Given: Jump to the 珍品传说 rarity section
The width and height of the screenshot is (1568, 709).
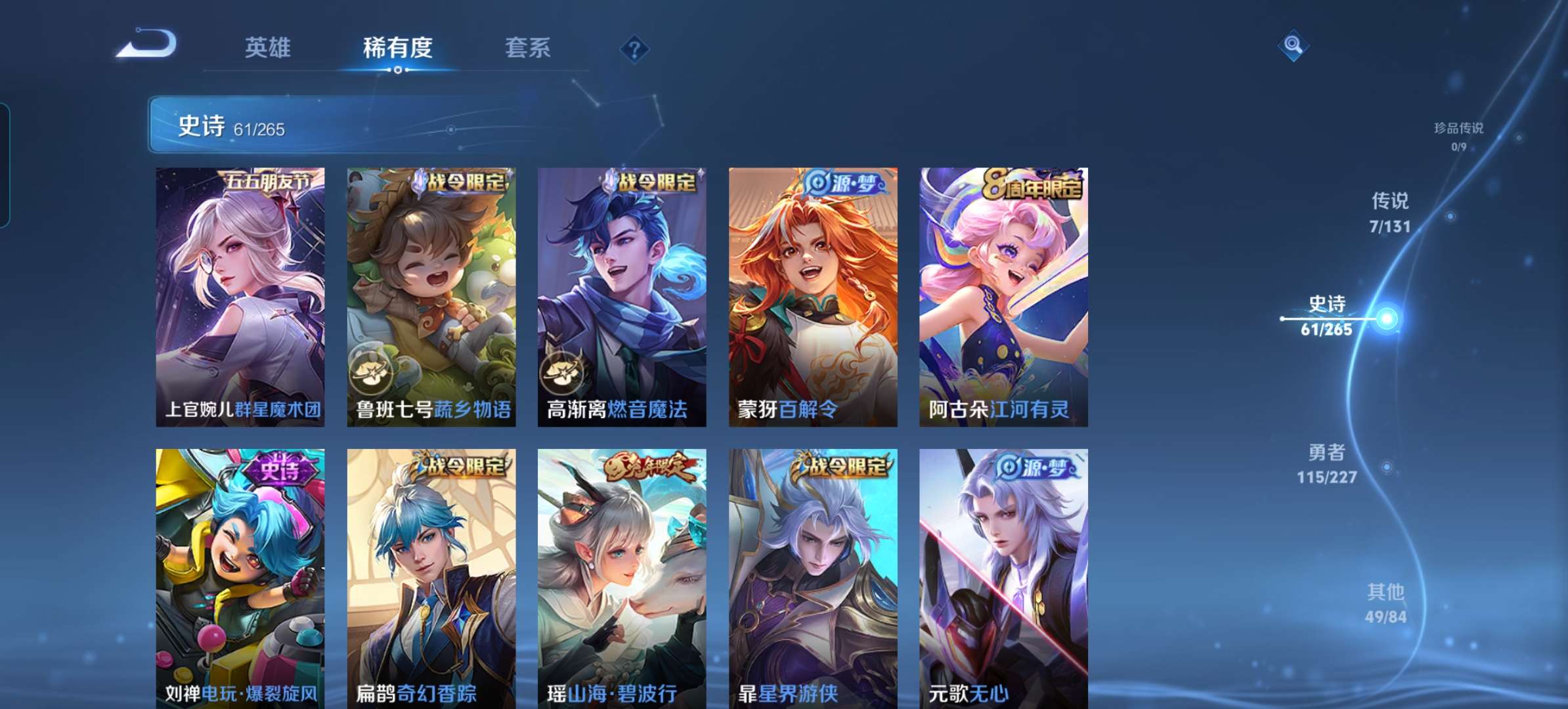Looking at the screenshot, I should click(x=1458, y=135).
